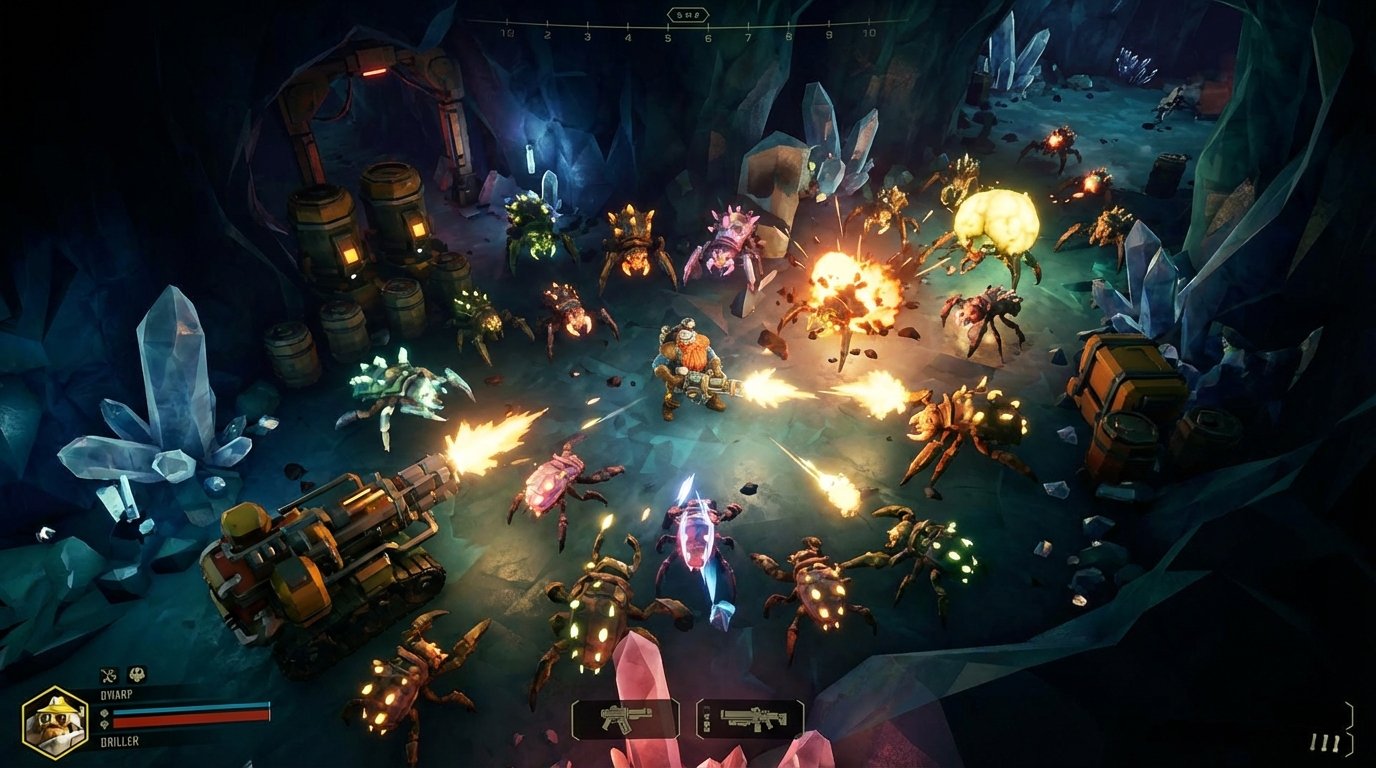
Task: Click the shield diamond icon beside the blue bar
Action: coord(105,712)
